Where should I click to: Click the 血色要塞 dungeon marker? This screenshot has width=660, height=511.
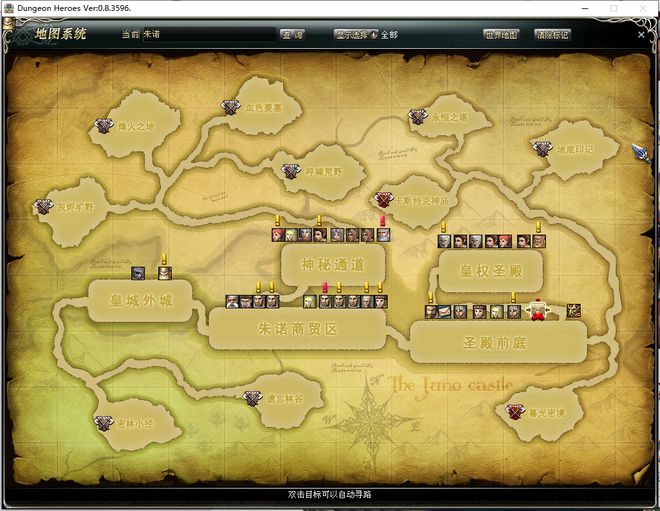tap(231, 107)
